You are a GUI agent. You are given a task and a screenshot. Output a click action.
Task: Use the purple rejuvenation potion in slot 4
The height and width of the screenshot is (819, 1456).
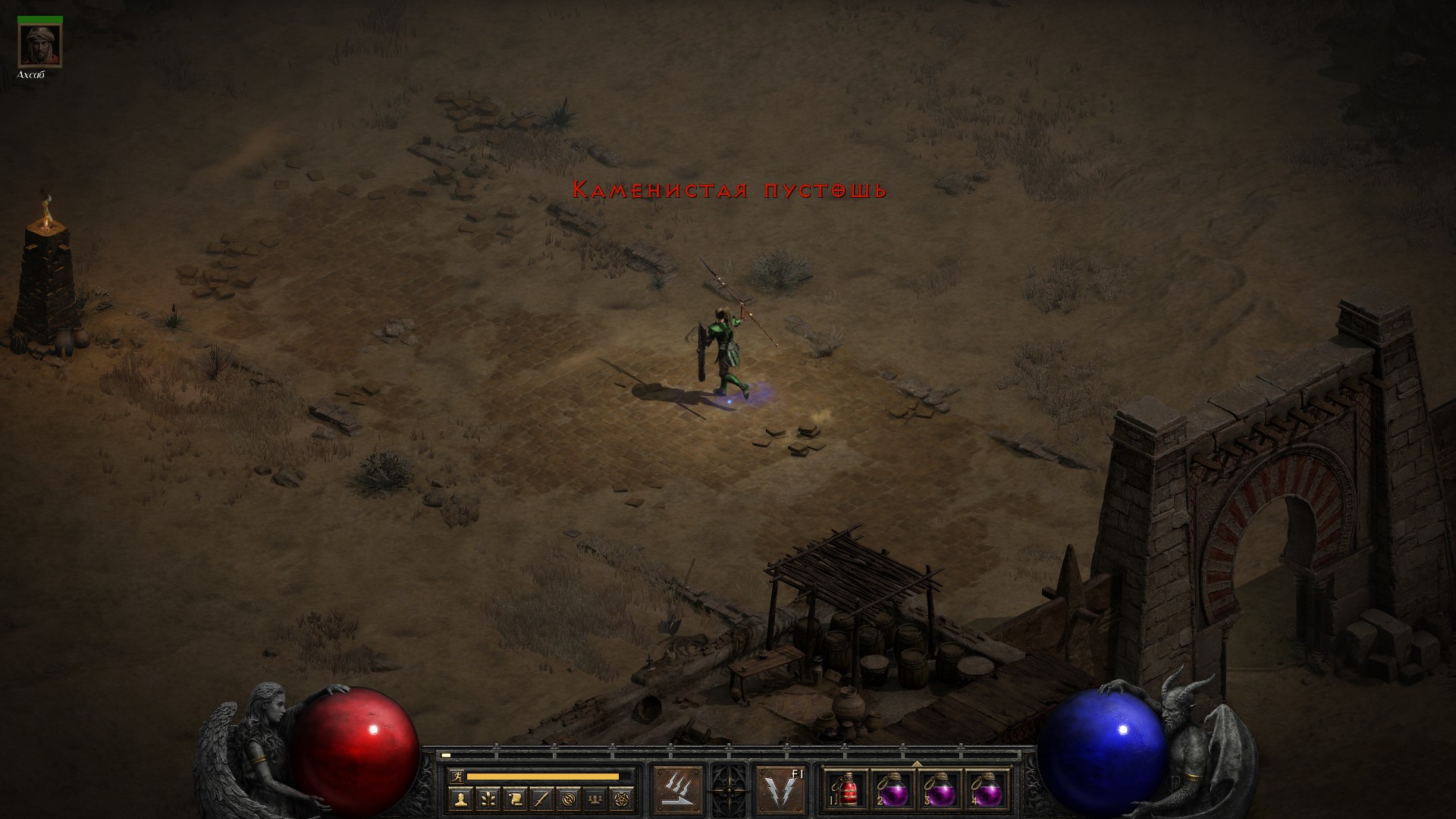pos(987,790)
